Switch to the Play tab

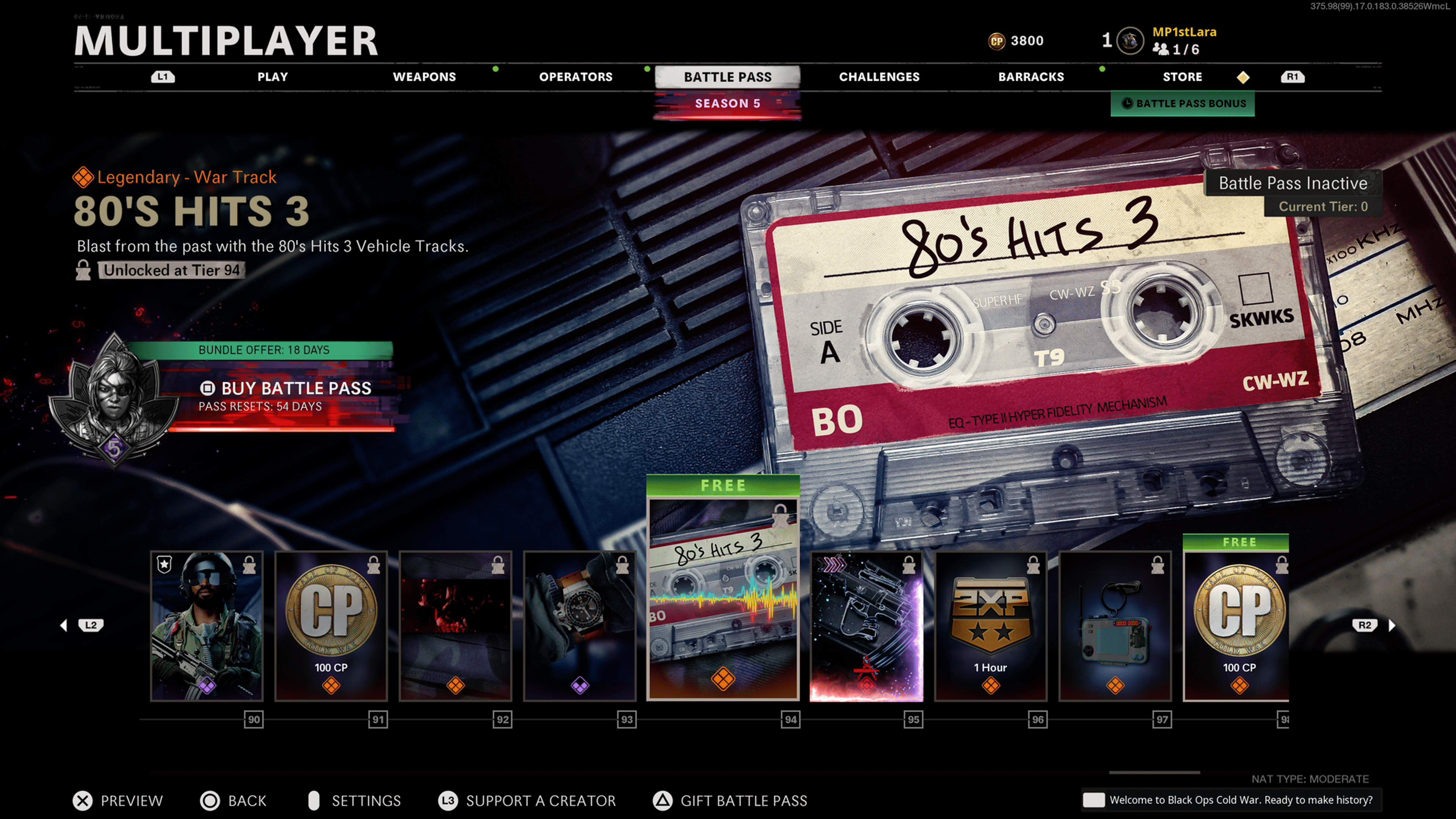click(273, 77)
